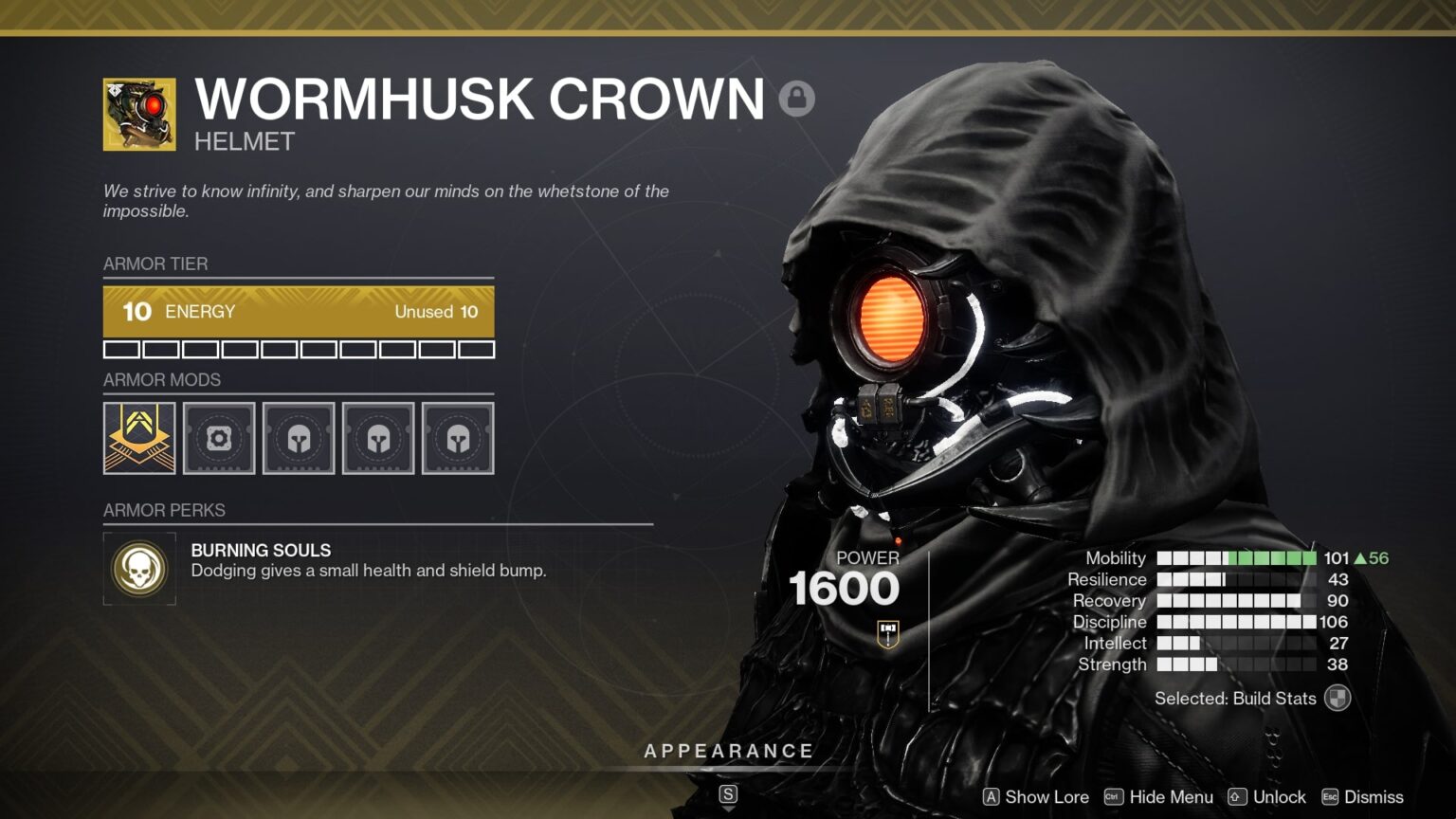
Task: Toggle the lock icon beside the item name
Action: 797,98
